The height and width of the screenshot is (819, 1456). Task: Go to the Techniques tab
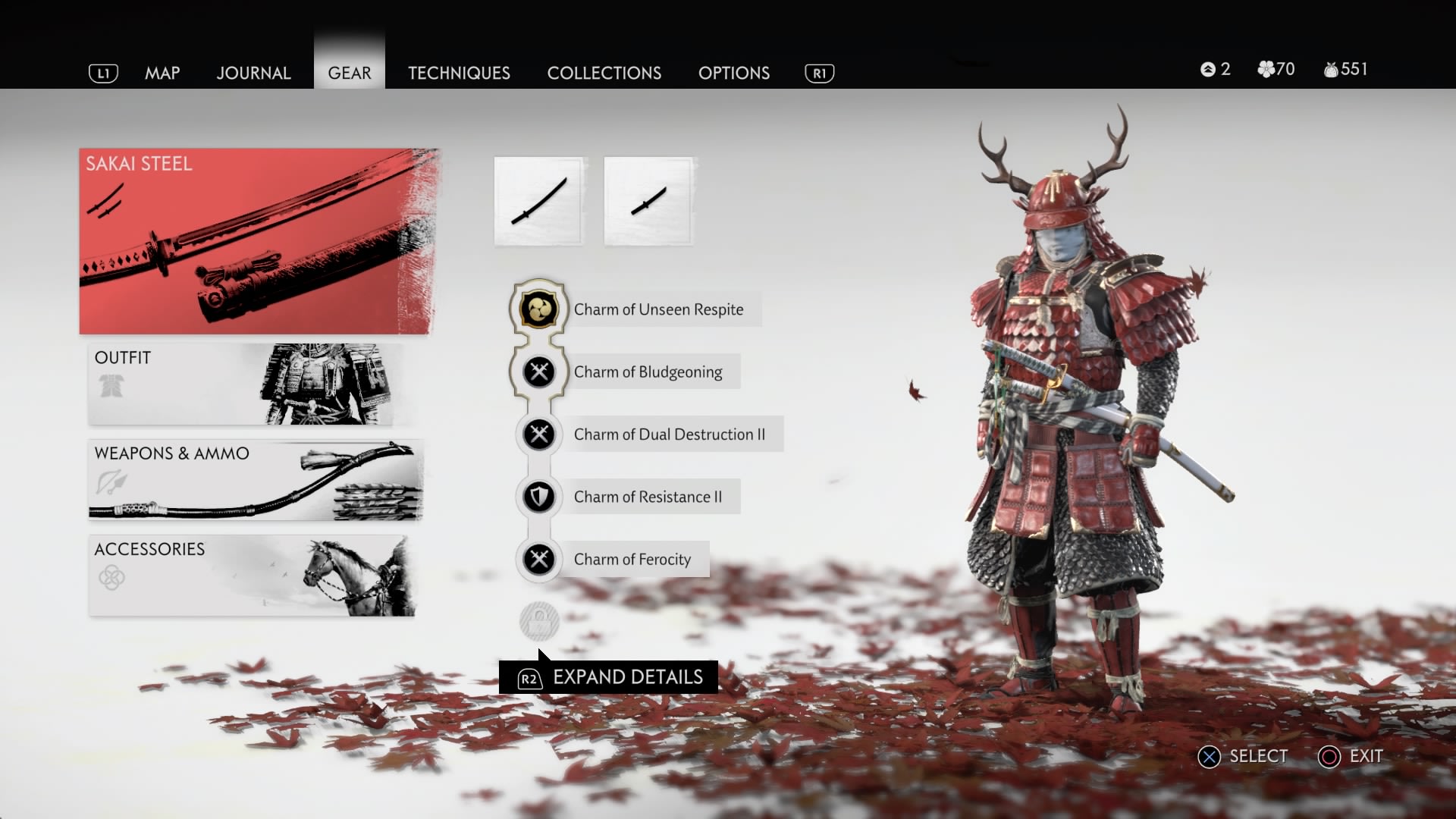[459, 73]
